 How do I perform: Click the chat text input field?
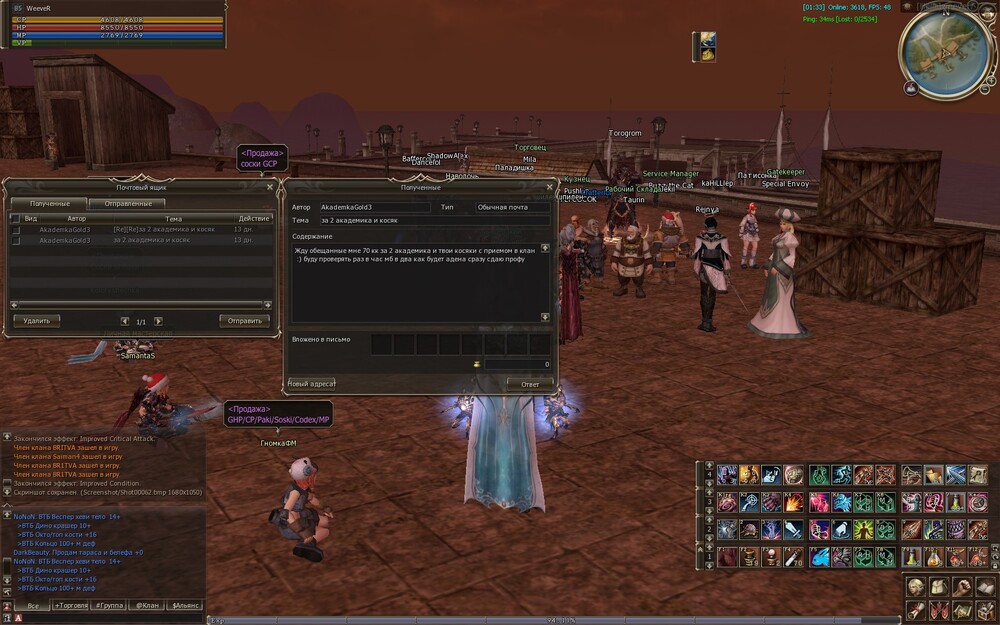tap(110, 618)
